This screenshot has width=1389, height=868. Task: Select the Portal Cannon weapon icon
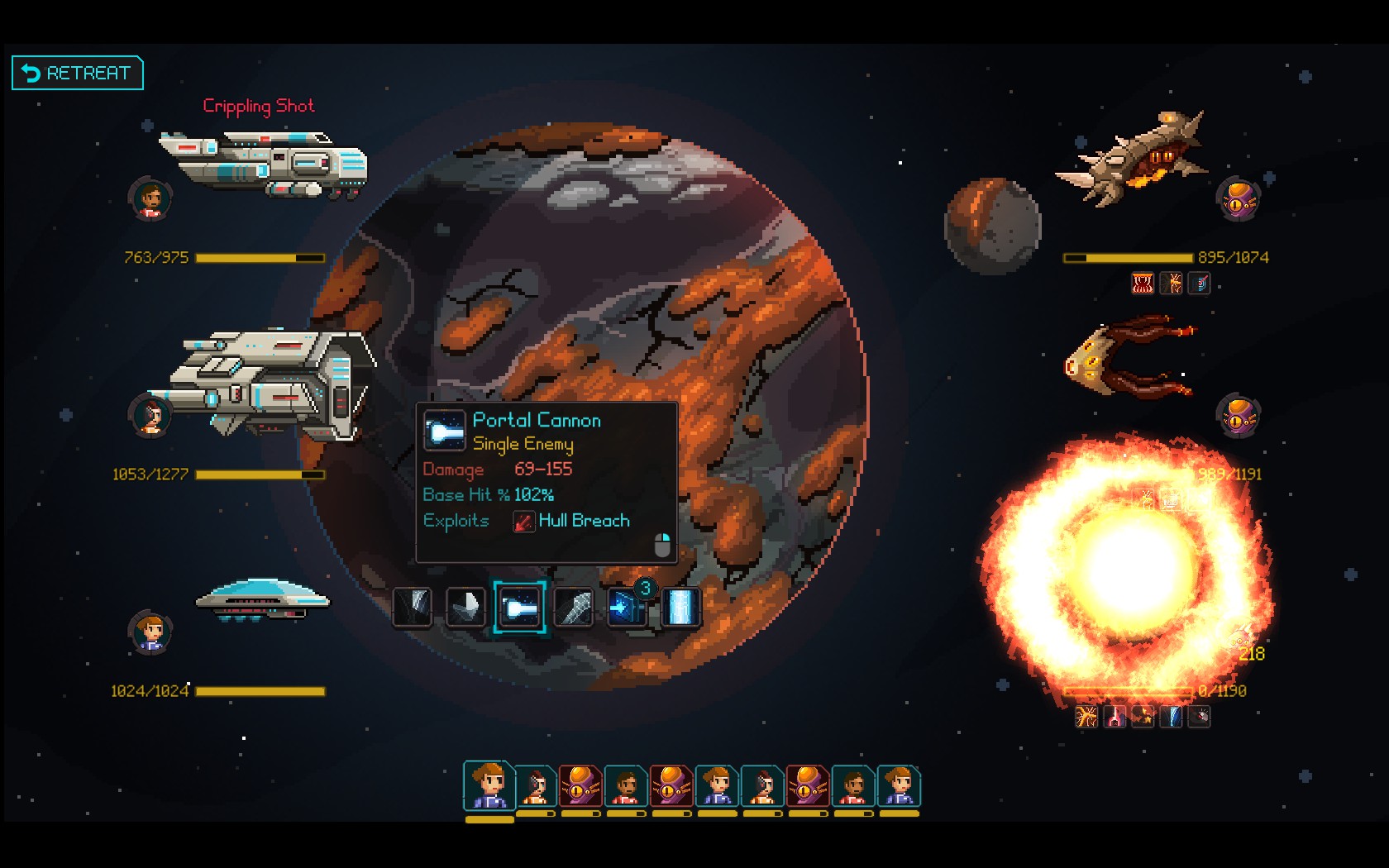tap(520, 606)
